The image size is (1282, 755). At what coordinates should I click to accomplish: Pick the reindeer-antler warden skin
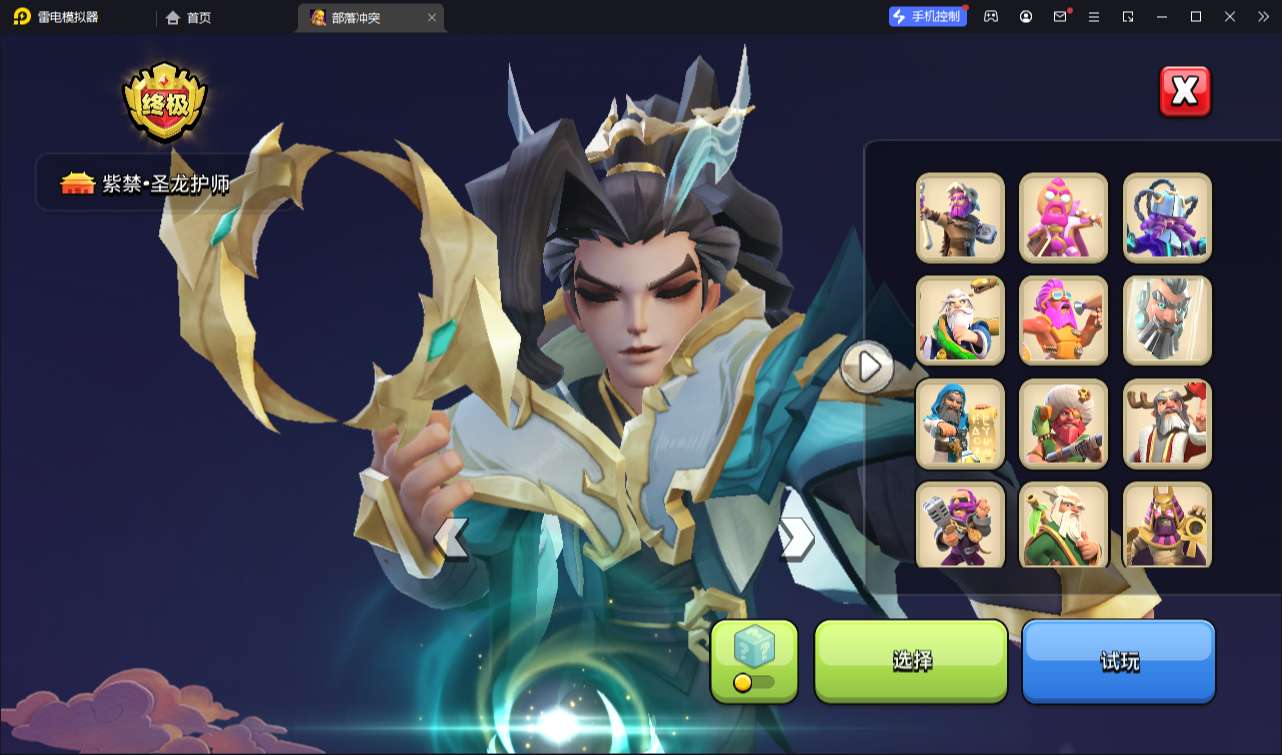coord(1167,424)
